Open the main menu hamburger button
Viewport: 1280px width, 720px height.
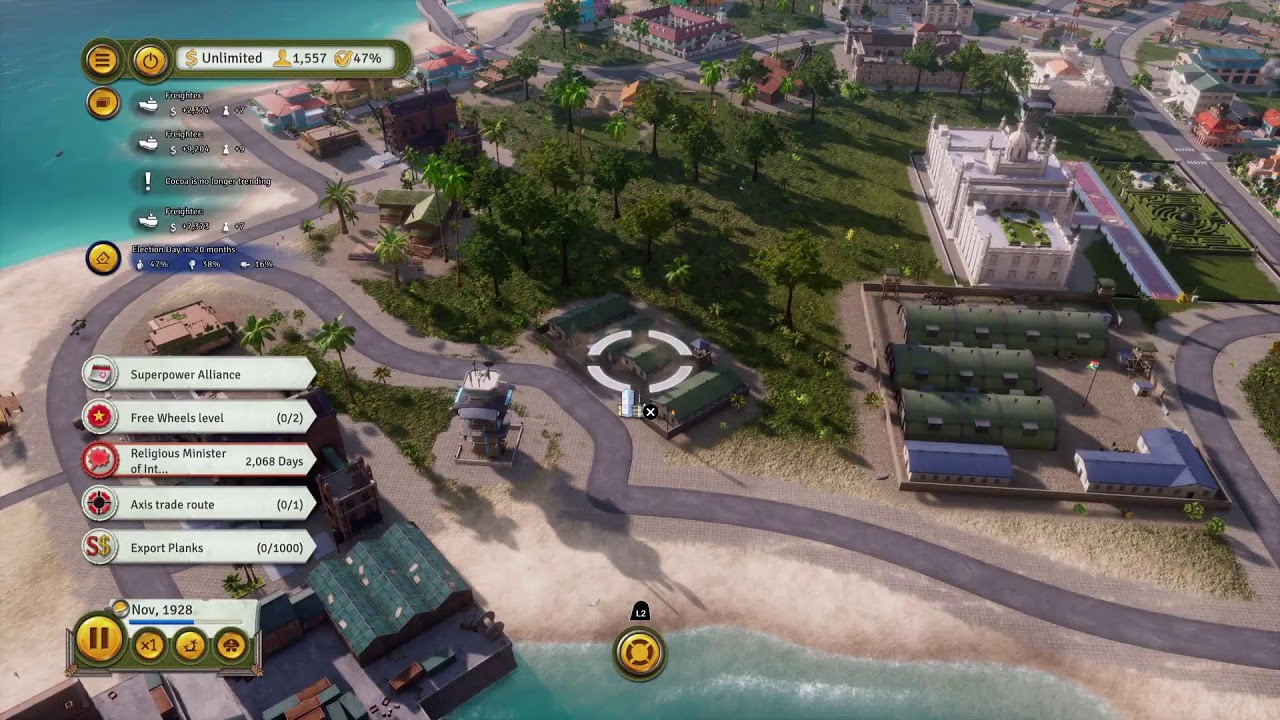pos(102,60)
